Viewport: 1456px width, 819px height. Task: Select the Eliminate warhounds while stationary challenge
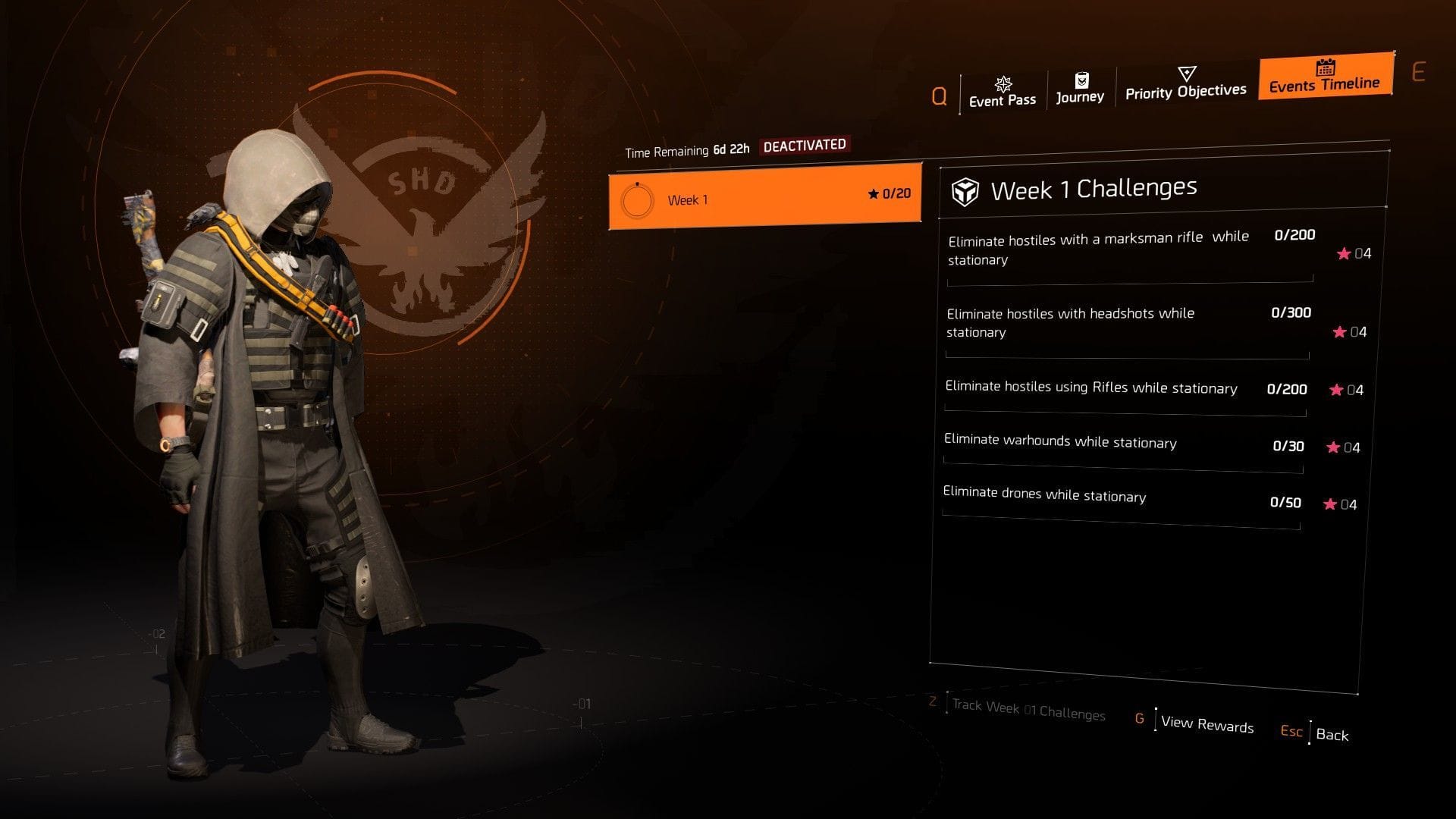tap(1059, 443)
